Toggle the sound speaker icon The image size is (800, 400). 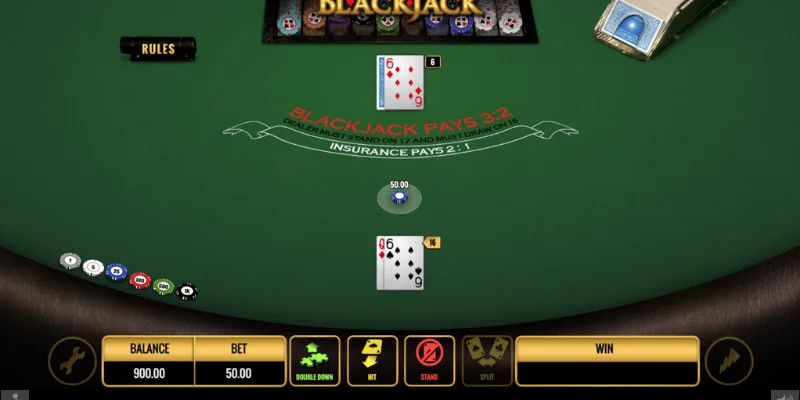click(x=783, y=394)
